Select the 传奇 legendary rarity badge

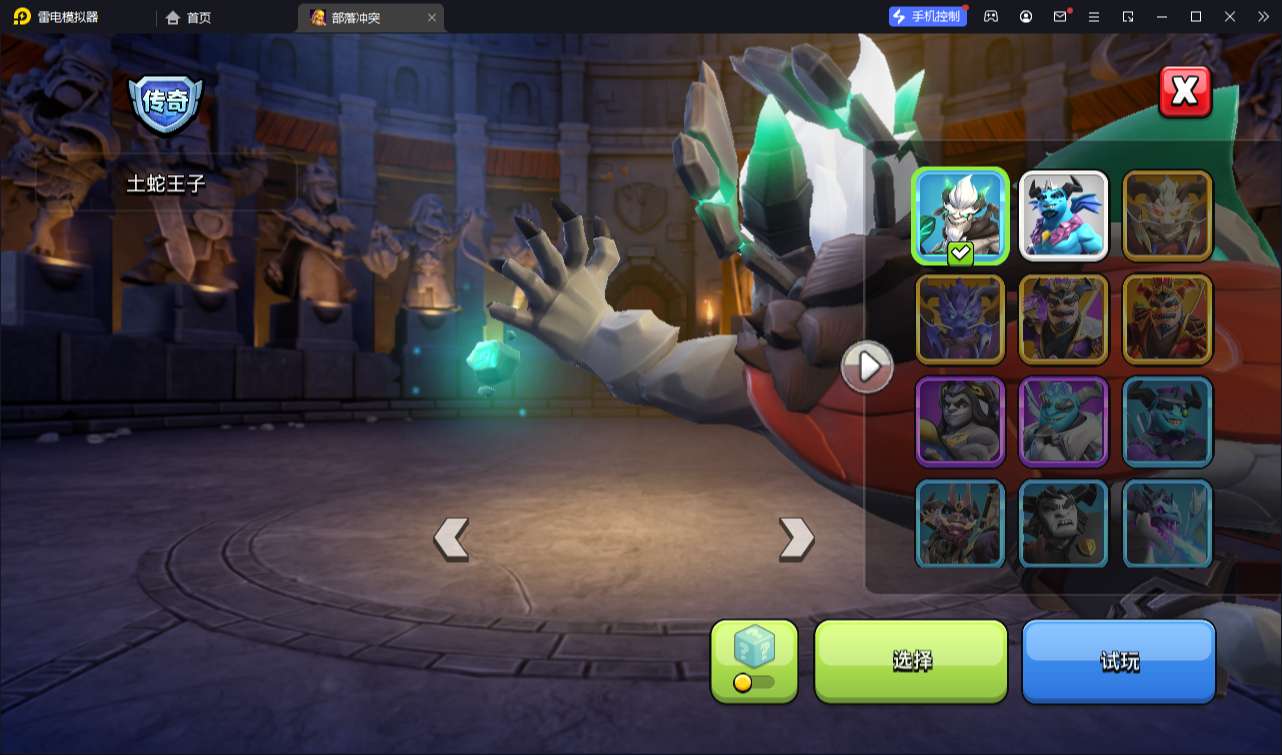coord(165,103)
